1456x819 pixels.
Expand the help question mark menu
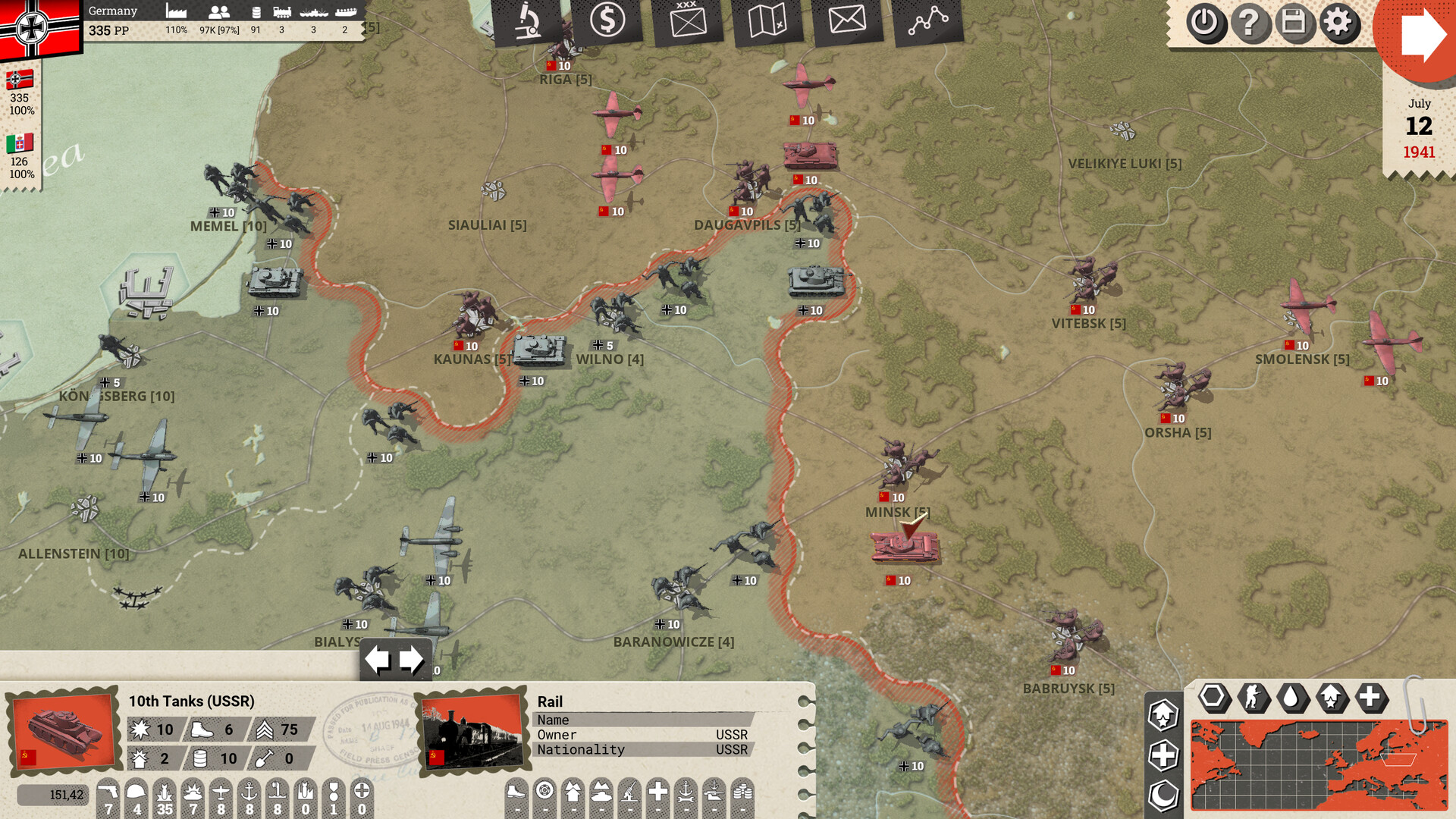pyautogui.click(x=1253, y=24)
